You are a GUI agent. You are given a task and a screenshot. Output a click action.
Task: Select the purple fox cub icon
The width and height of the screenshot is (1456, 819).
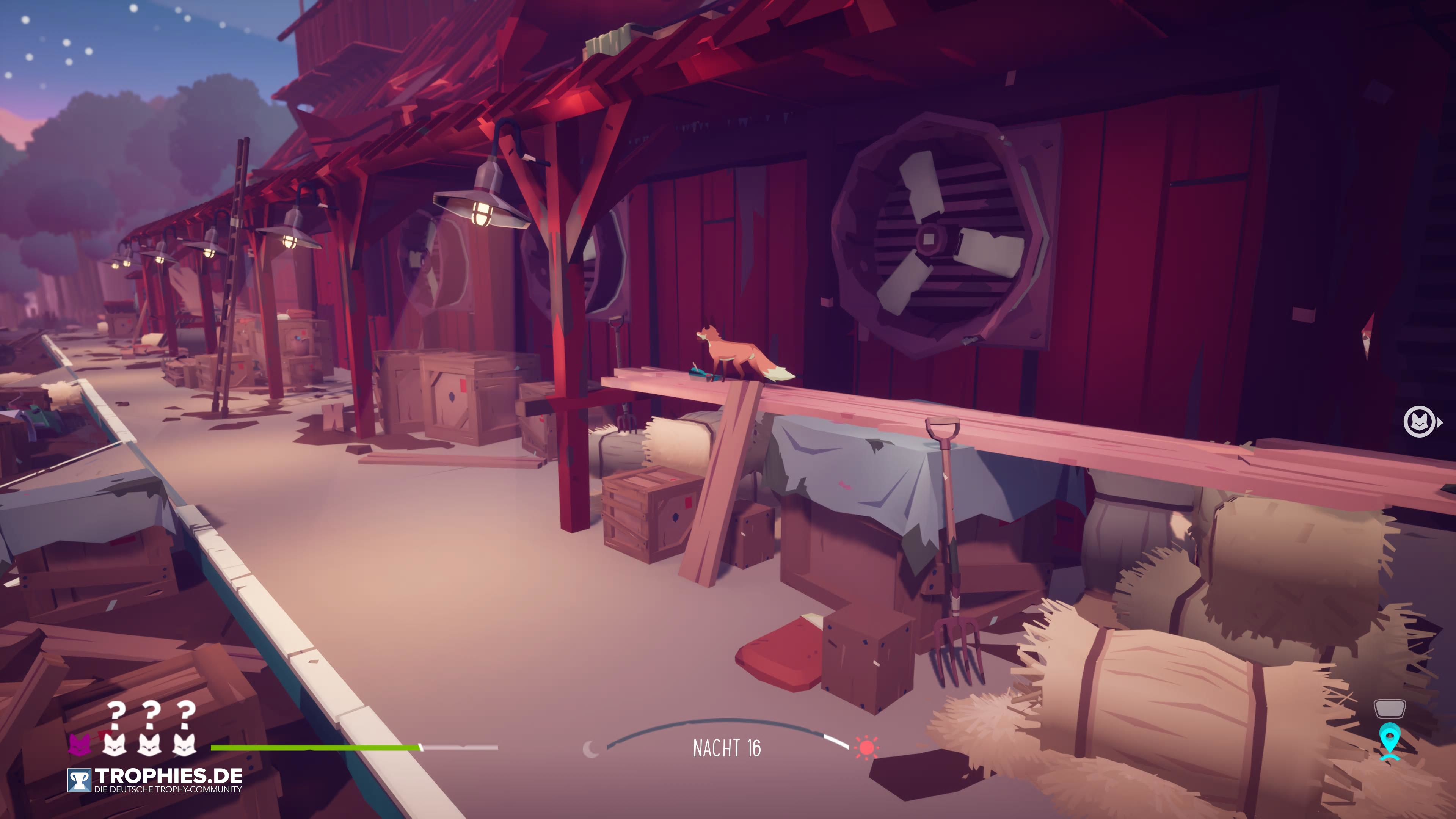coord(80,744)
